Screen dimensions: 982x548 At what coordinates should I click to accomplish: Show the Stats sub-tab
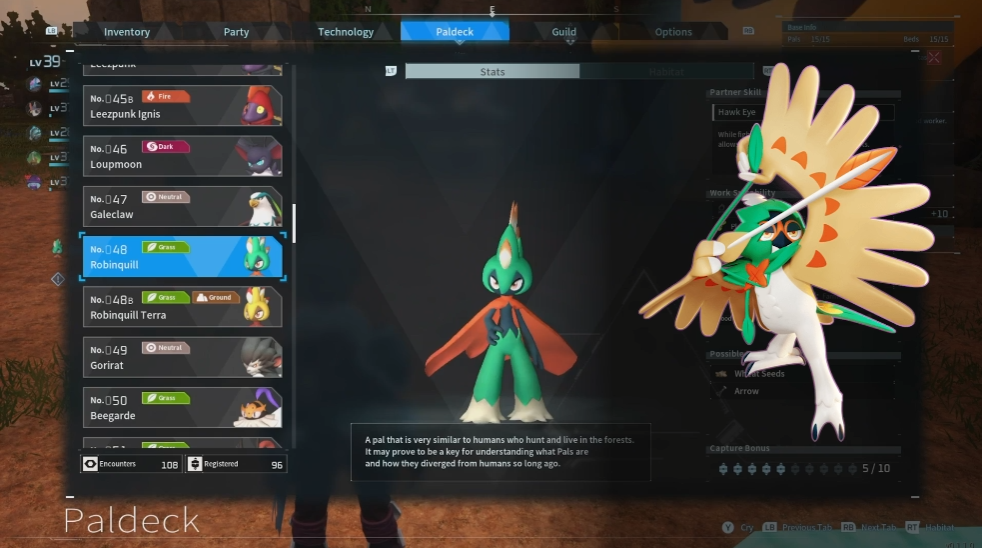point(492,72)
